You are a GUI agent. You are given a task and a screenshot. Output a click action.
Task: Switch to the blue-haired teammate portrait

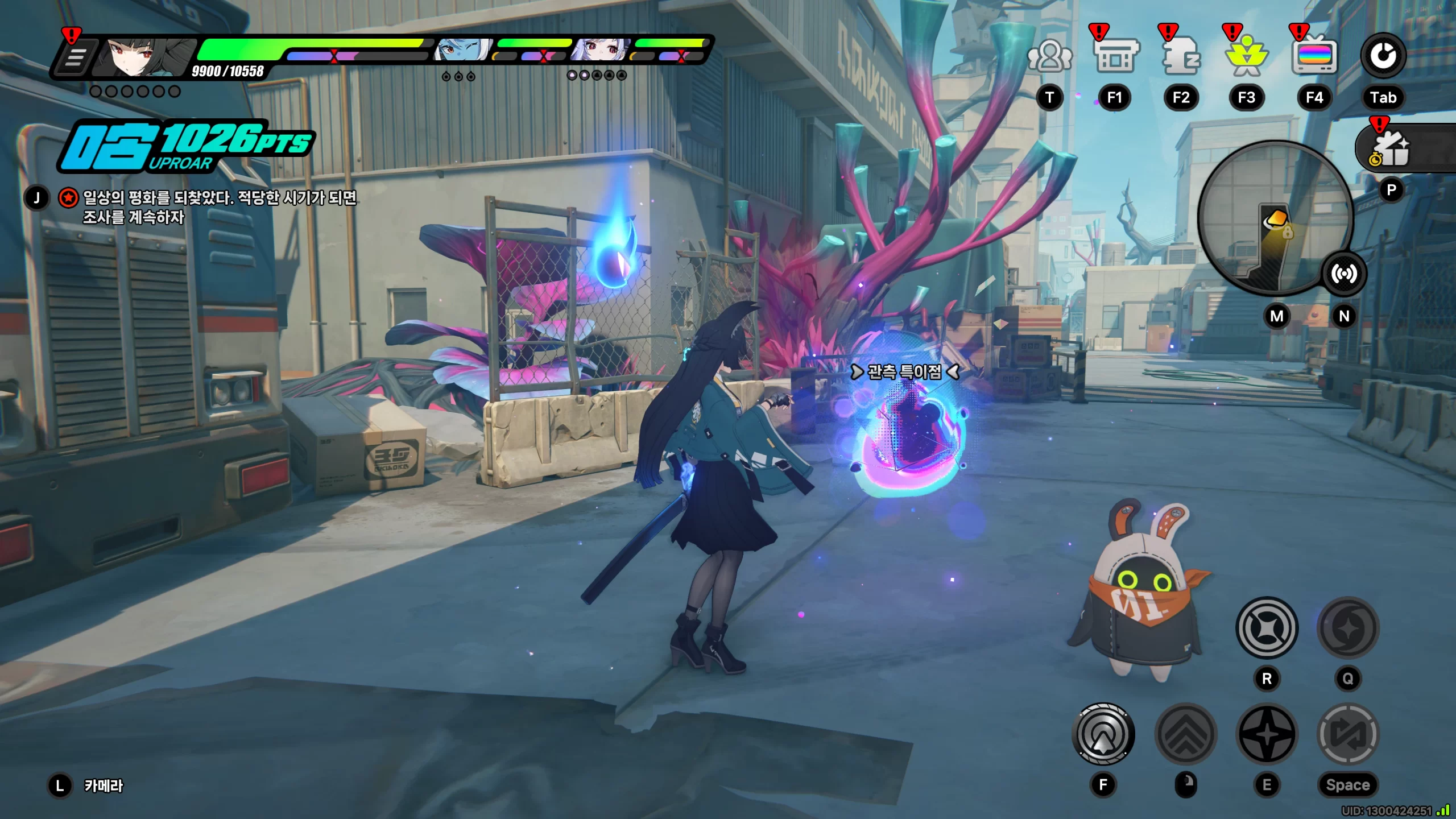pyautogui.click(x=462, y=51)
